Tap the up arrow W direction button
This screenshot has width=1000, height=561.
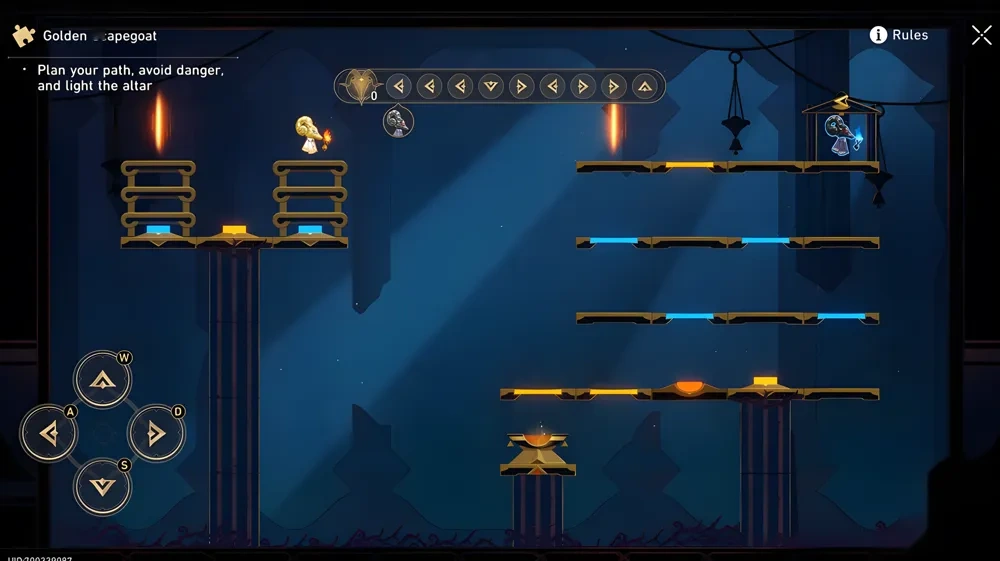point(103,379)
